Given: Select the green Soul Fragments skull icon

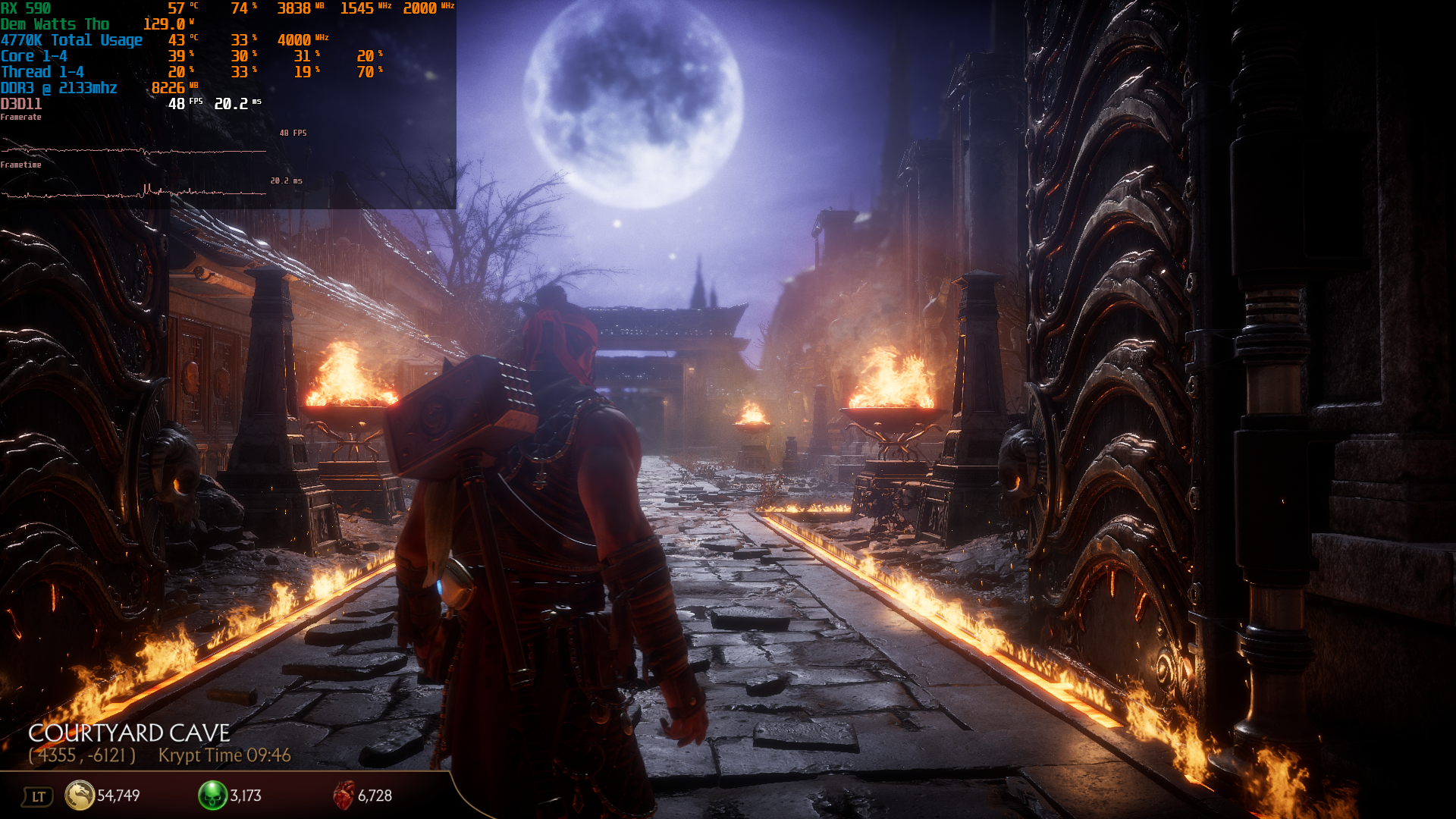Looking at the screenshot, I should (x=212, y=795).
